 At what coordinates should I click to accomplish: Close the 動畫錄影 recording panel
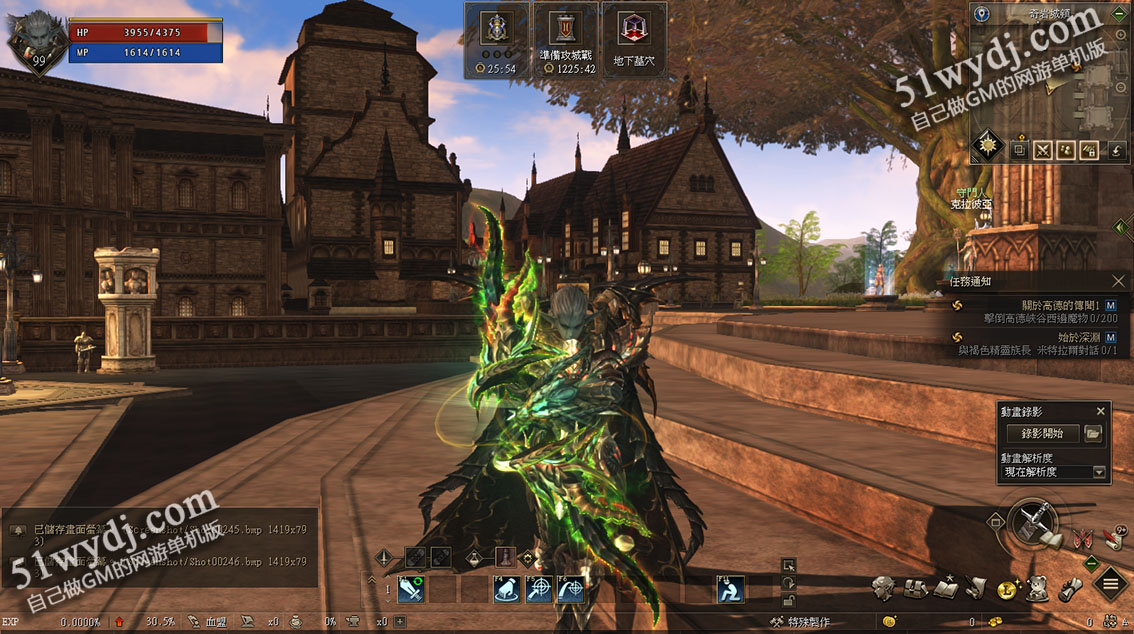click(x=1100, y=411)
